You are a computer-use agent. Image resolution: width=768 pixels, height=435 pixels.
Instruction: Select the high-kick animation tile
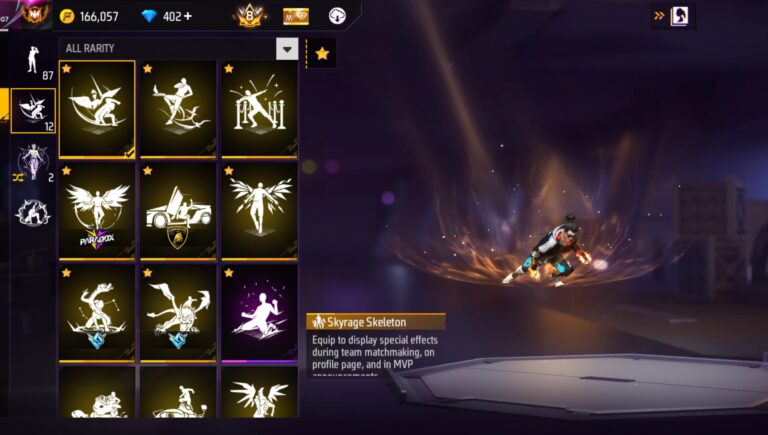click(178, 108)
